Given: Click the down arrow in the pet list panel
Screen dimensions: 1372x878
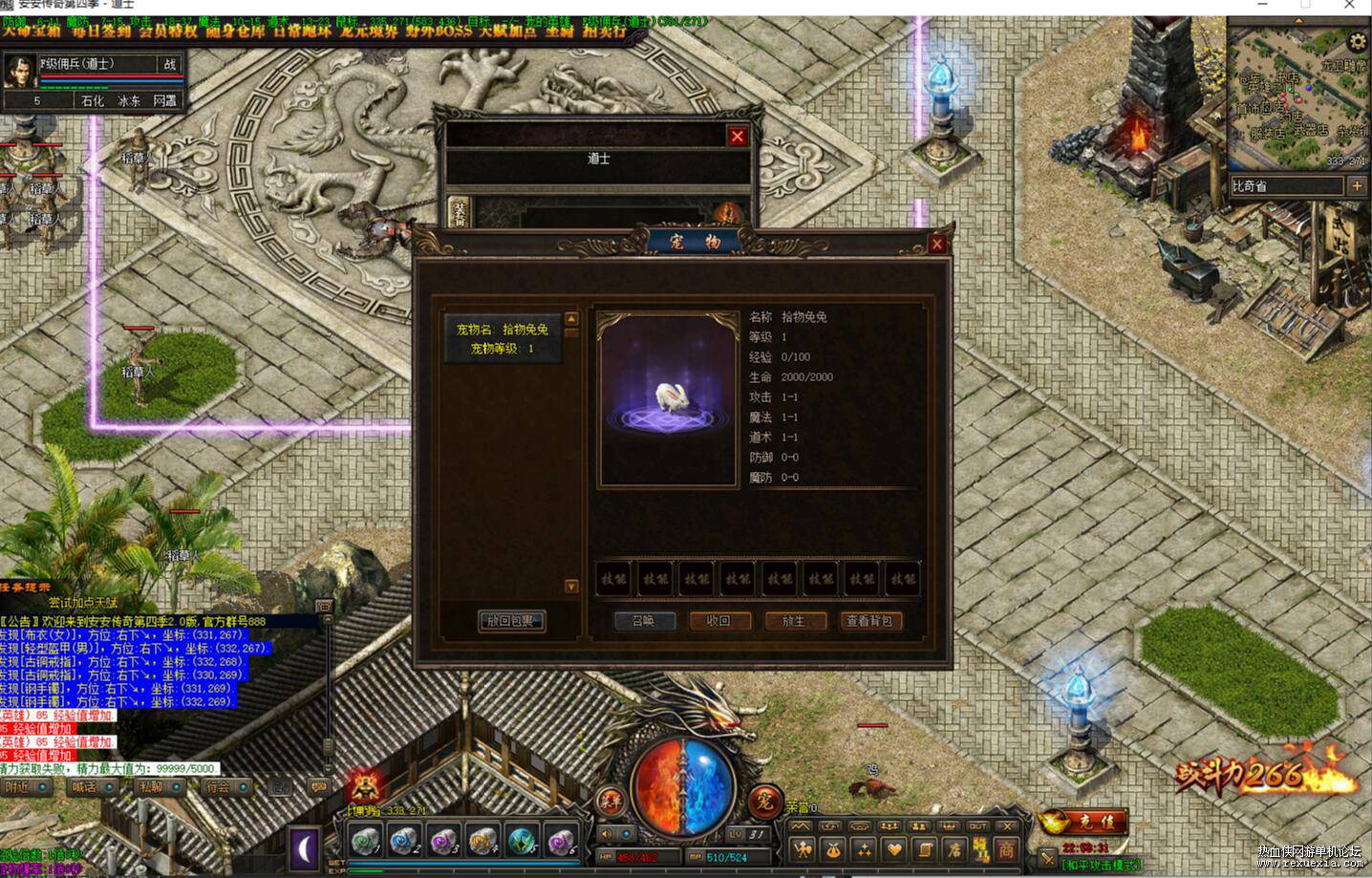Looking at the screenshot, I should tap(570, 587).
